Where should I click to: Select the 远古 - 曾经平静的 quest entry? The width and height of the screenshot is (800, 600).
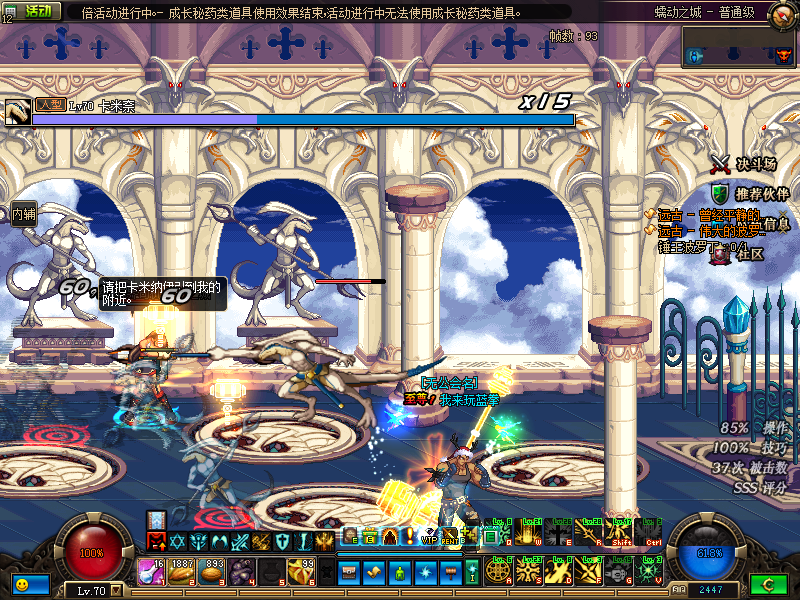(705, 215)
